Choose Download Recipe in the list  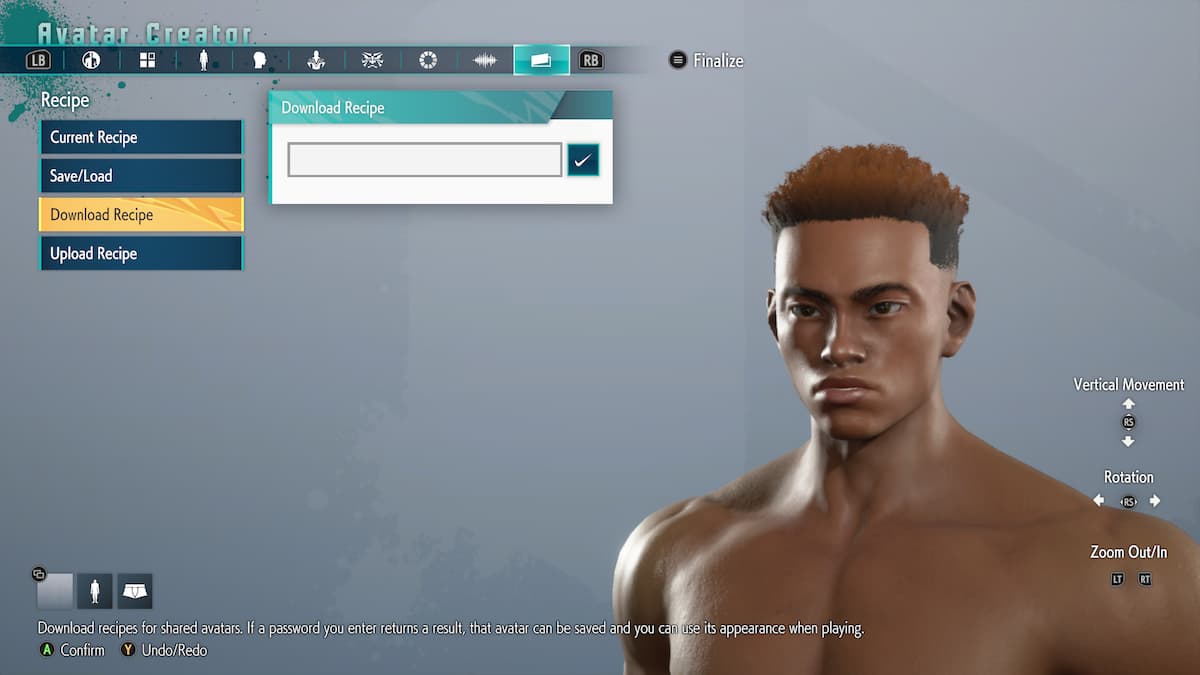pyautogui.click(x=140, y=215)
